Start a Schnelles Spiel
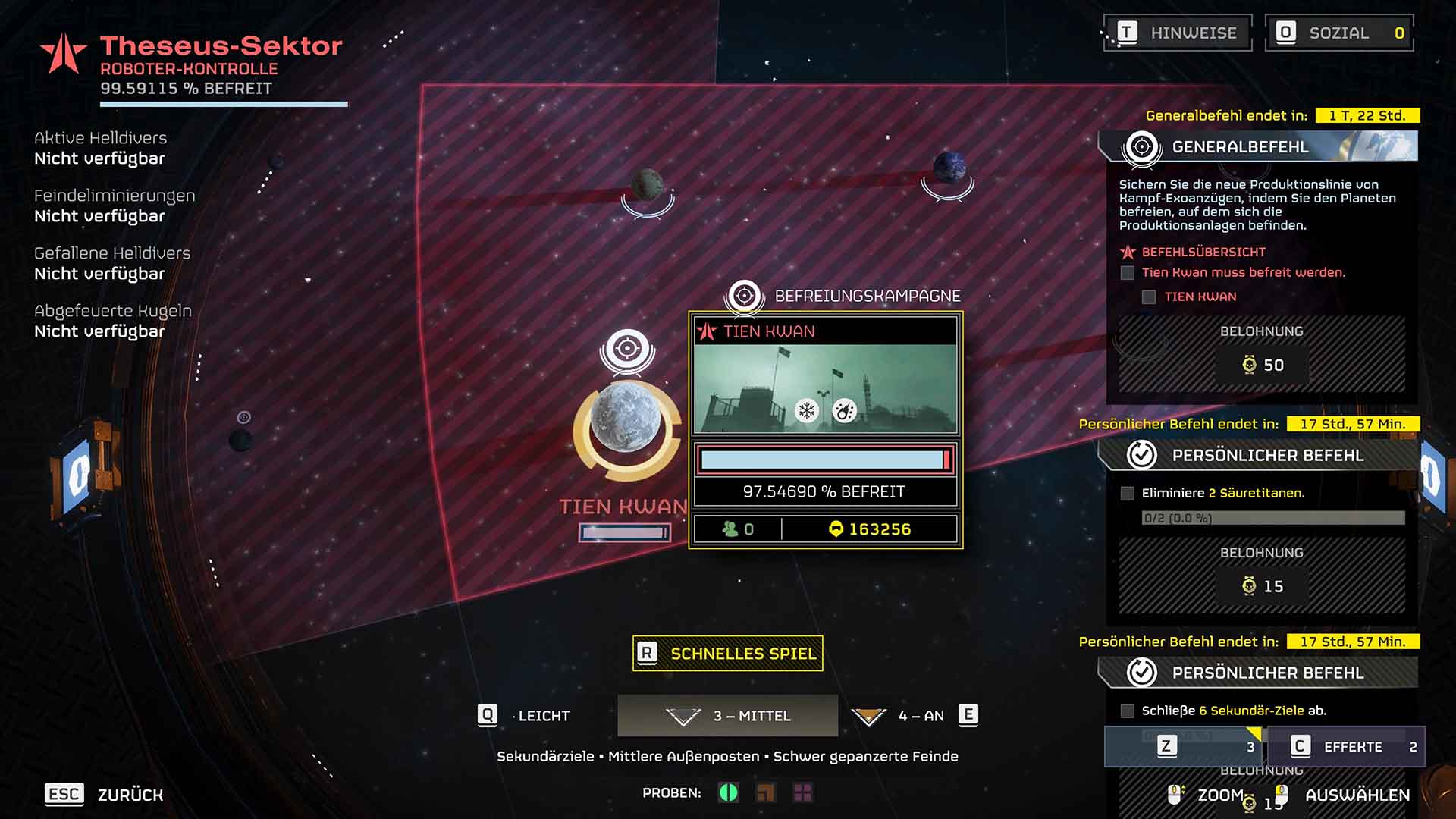The height and width of the screenshot is (819, 1456). pos(728,654)
